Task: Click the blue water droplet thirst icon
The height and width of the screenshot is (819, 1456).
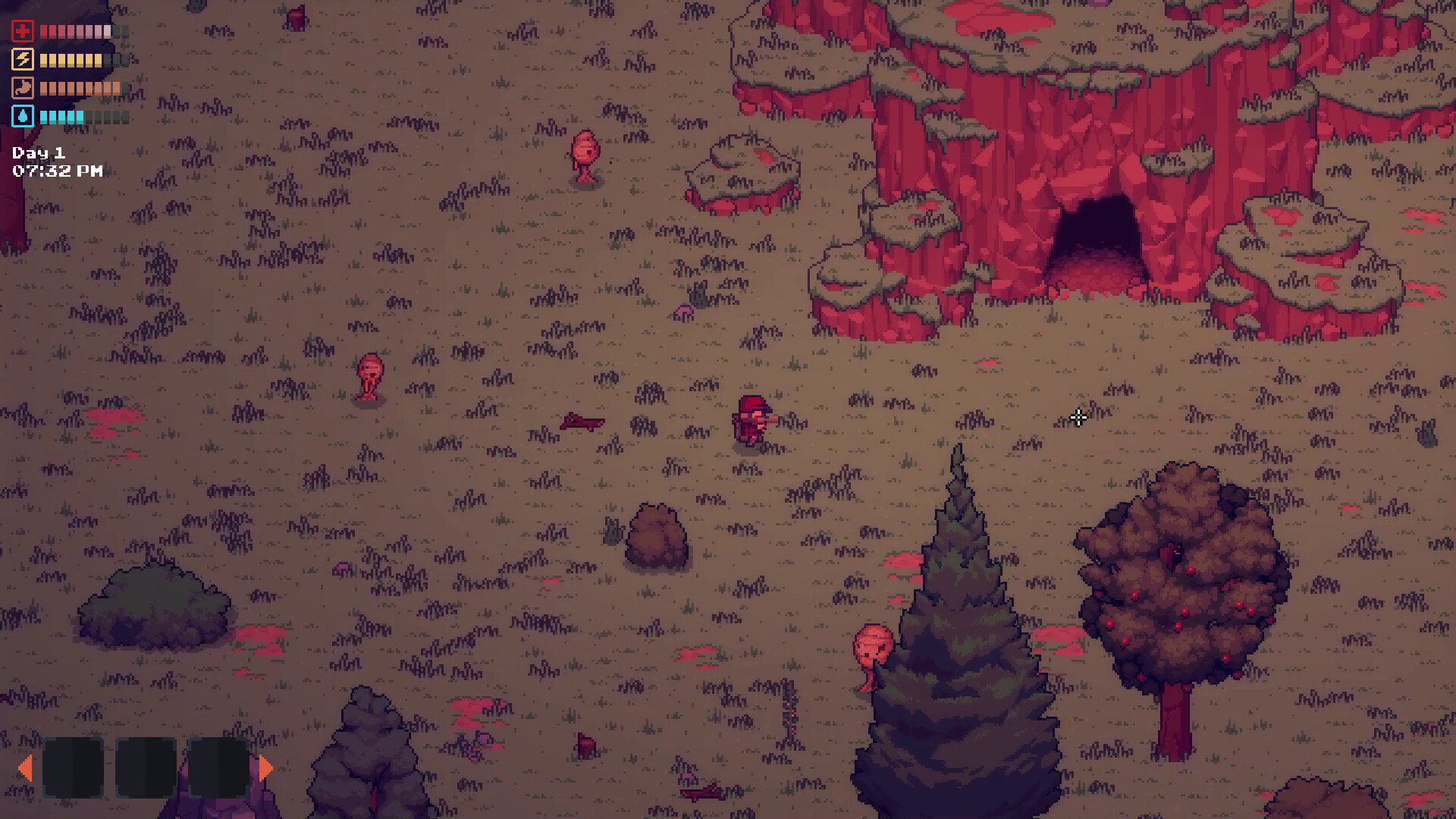Action: click(22, 117)
